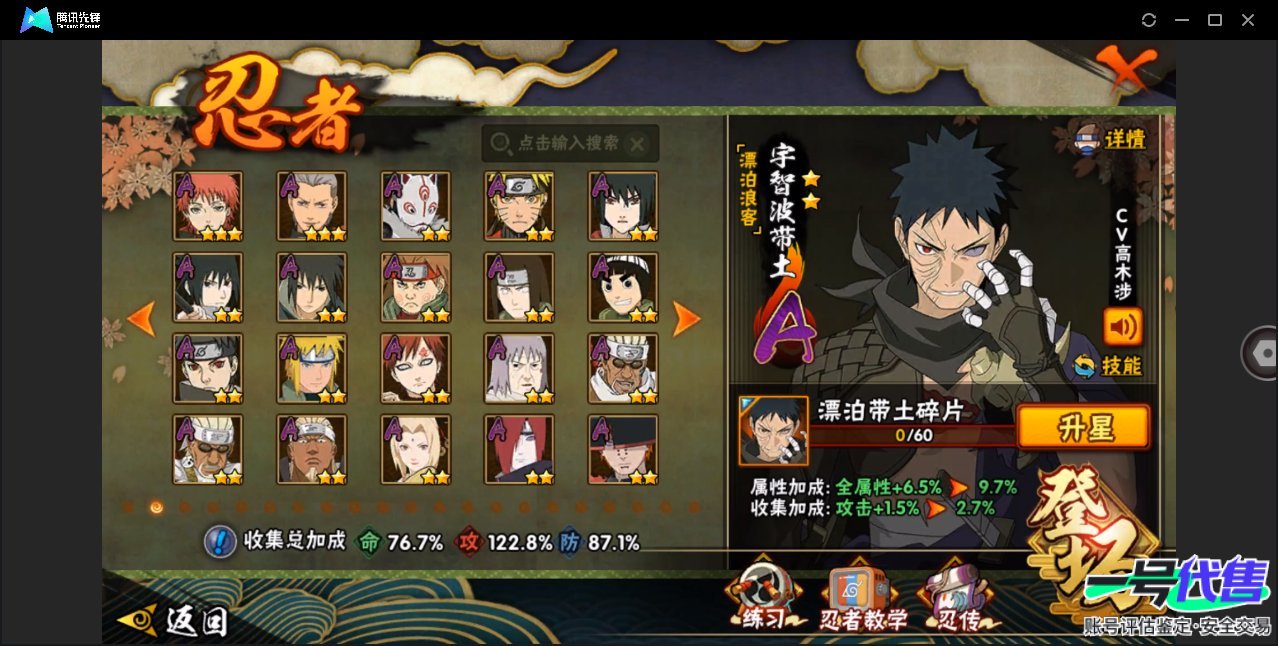
Task: Click the 升星 star upgrade button
Action: [1083, 428]
